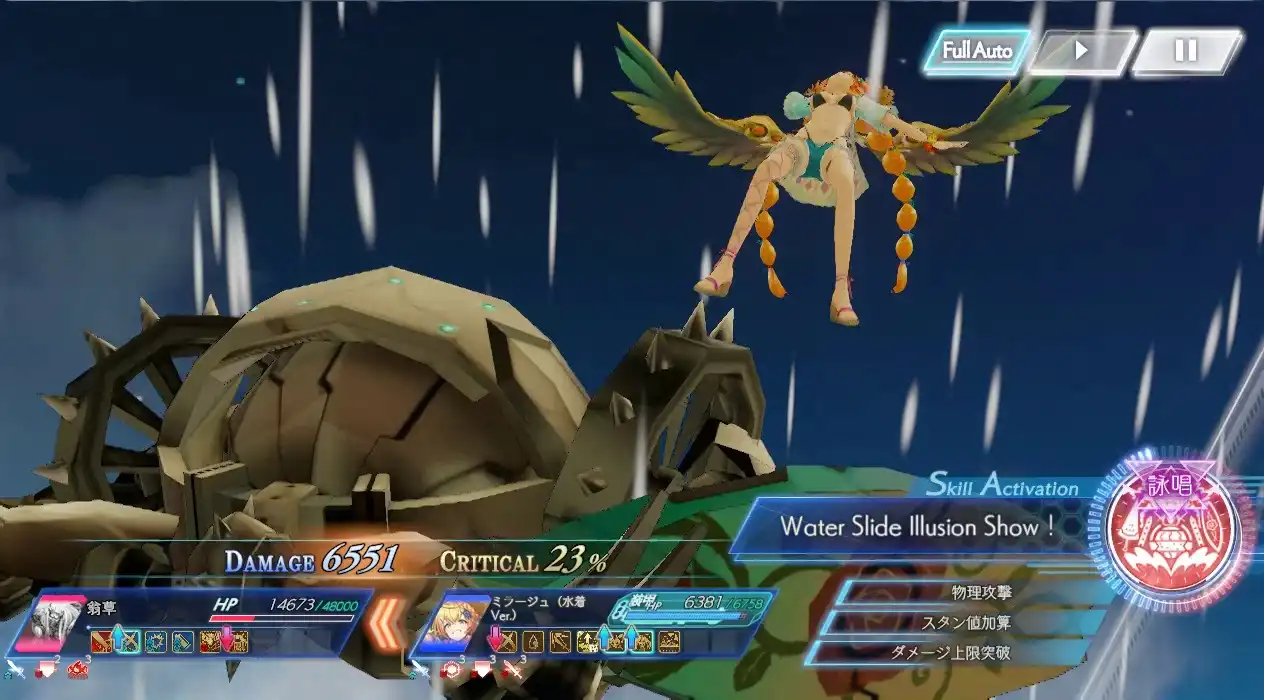Toggle the Full Auto battle mode

976,51
